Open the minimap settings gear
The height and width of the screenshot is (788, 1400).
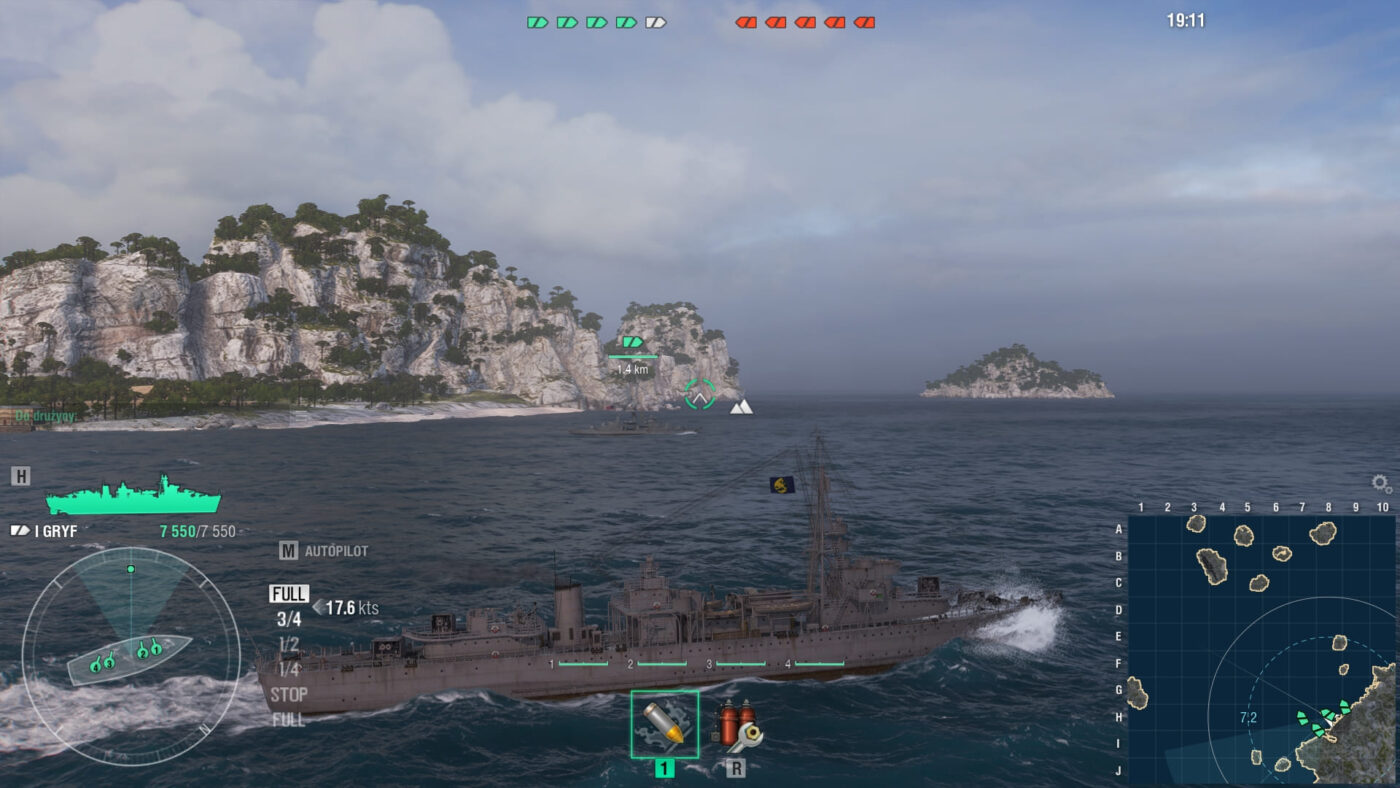pyautogui.click(x=1381, y=484)
